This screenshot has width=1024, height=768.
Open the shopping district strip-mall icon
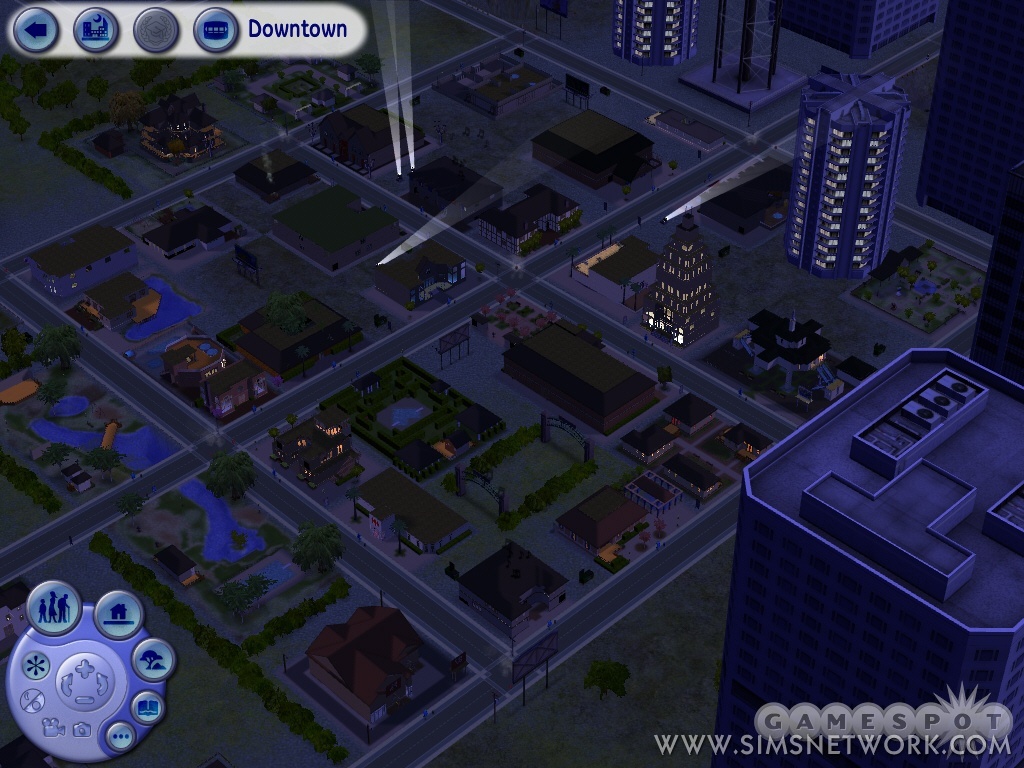point(215,30)
